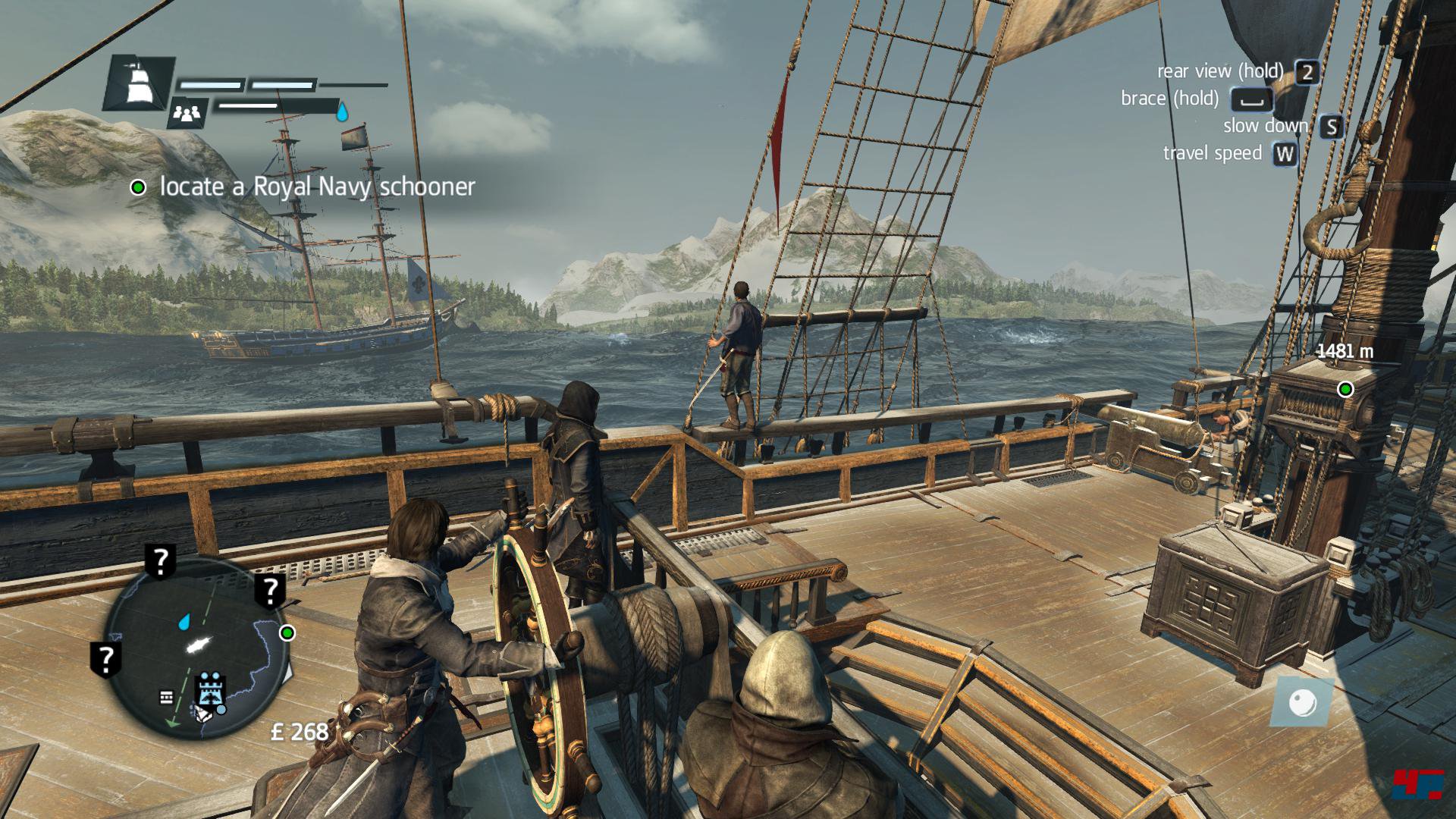Select the crew members icon

pos(187,114)
